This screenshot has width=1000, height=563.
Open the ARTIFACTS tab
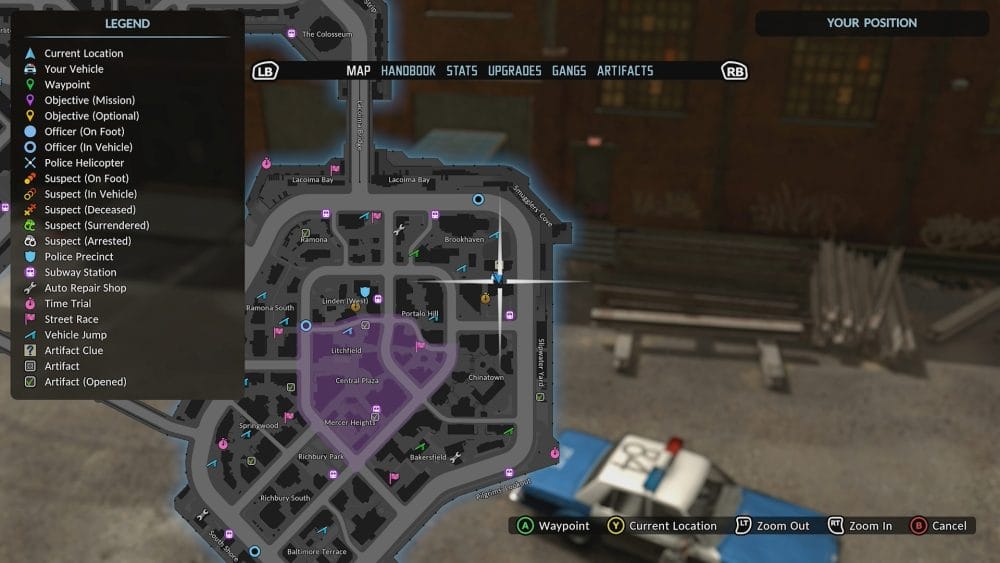pos(625,71)
